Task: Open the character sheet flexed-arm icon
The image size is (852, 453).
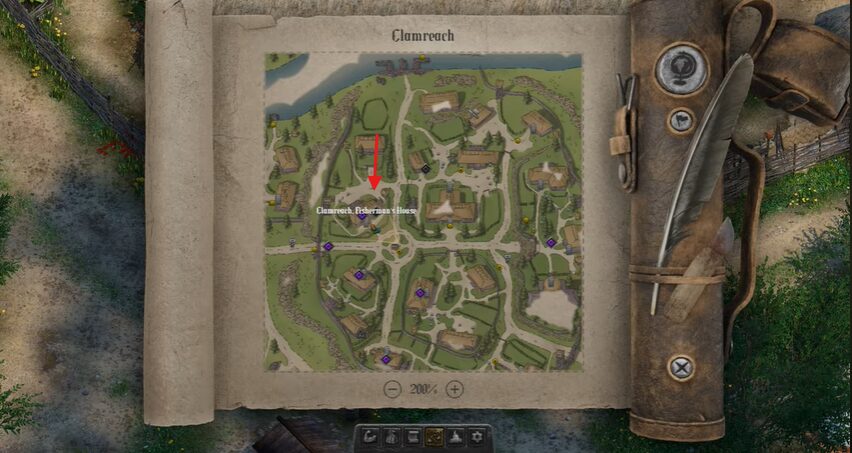Action: tap(371, 436)
